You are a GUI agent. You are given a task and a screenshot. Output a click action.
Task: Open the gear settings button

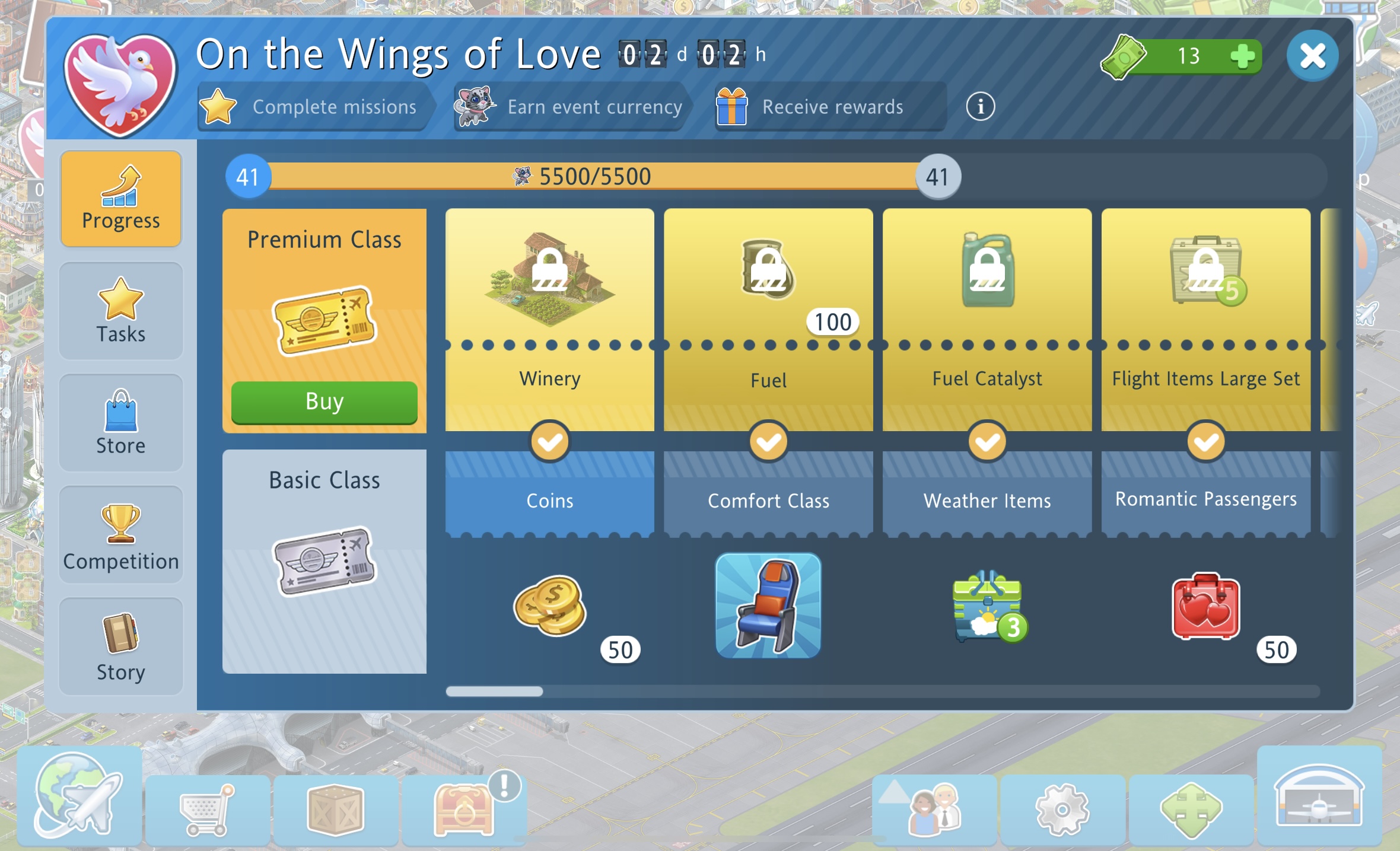click(1062, 810)
